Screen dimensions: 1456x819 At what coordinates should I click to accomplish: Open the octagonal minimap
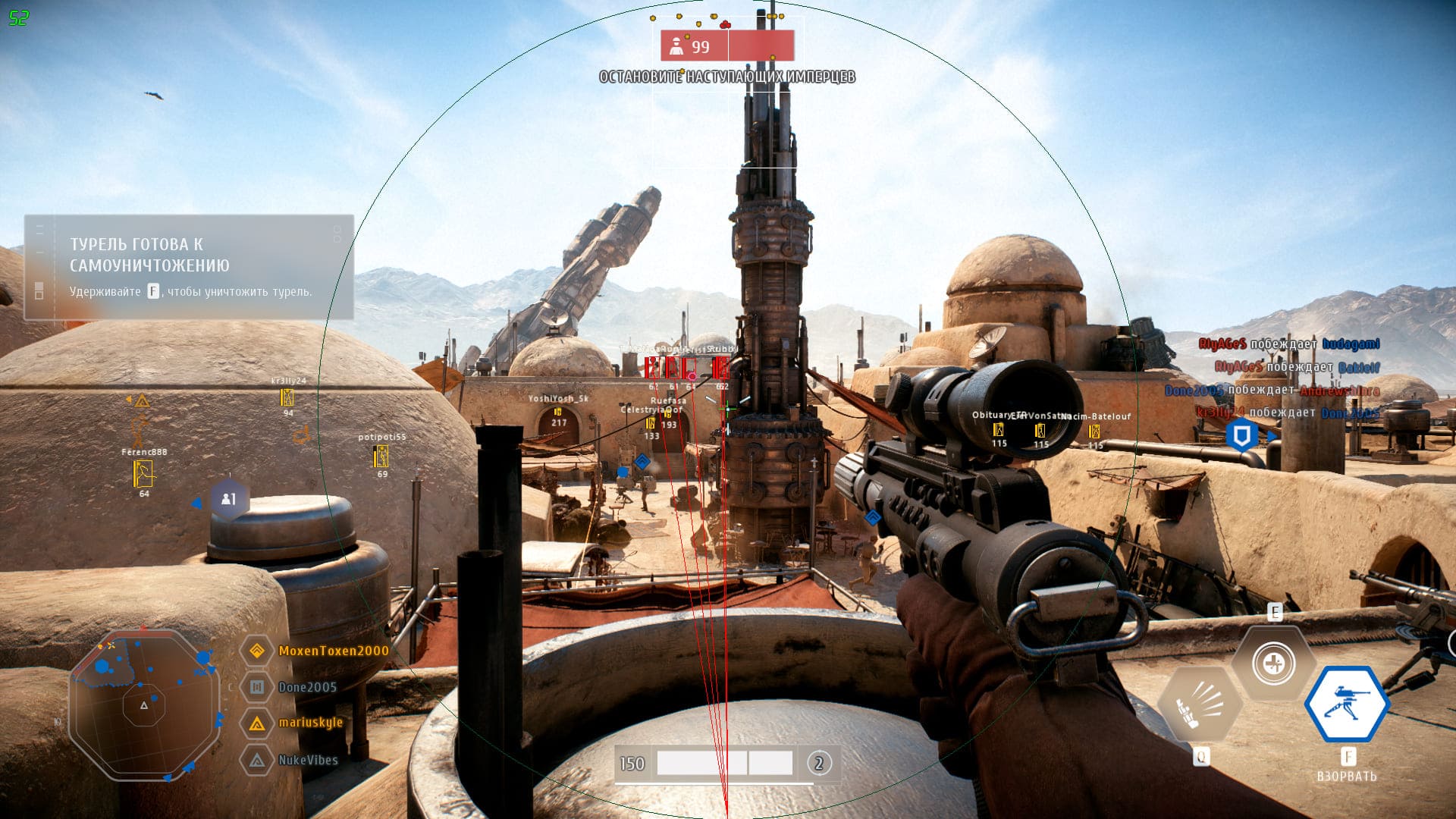click(143, 704)
